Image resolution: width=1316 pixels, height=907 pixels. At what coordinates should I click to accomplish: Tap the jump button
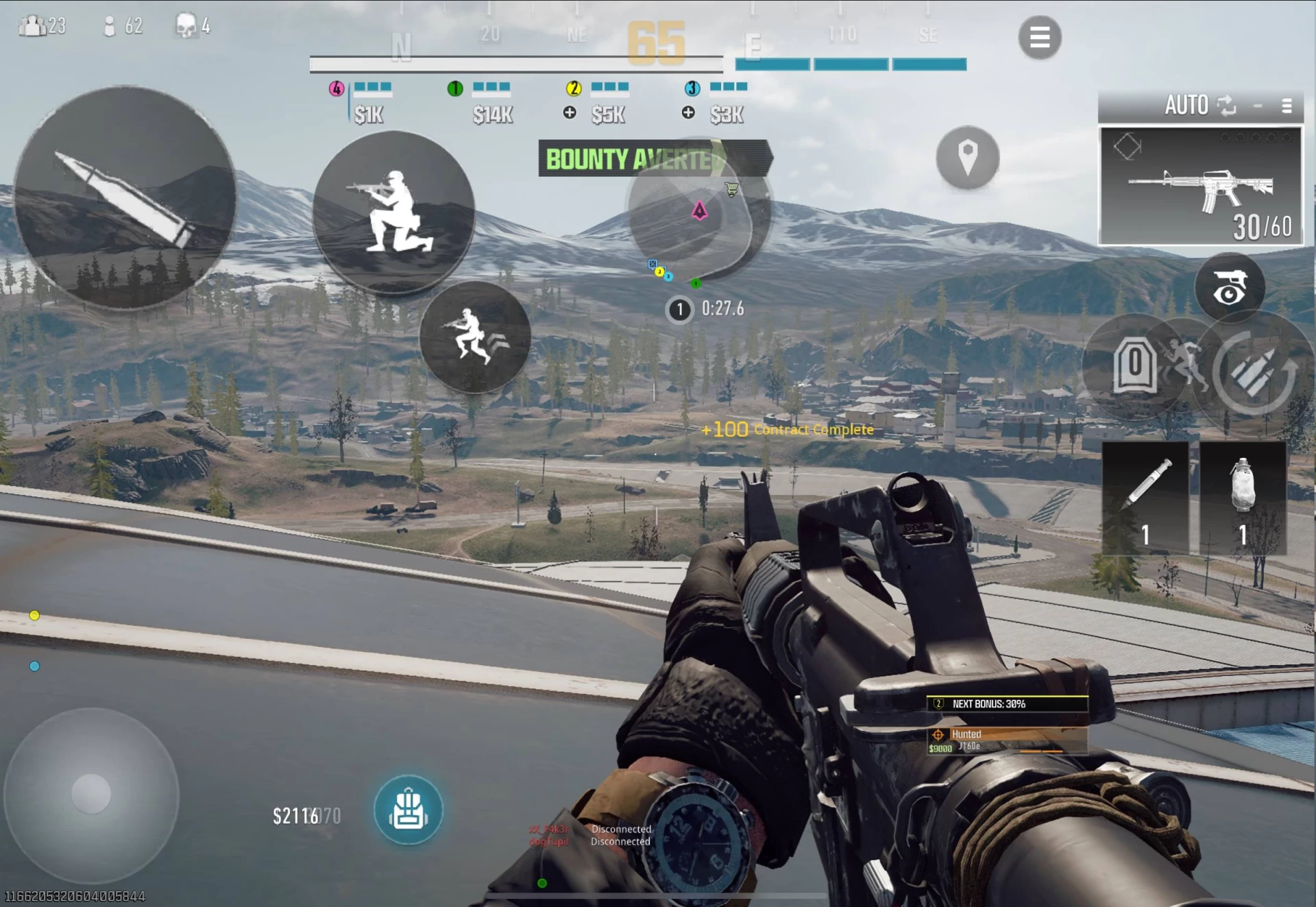click(x=475, y=337)
